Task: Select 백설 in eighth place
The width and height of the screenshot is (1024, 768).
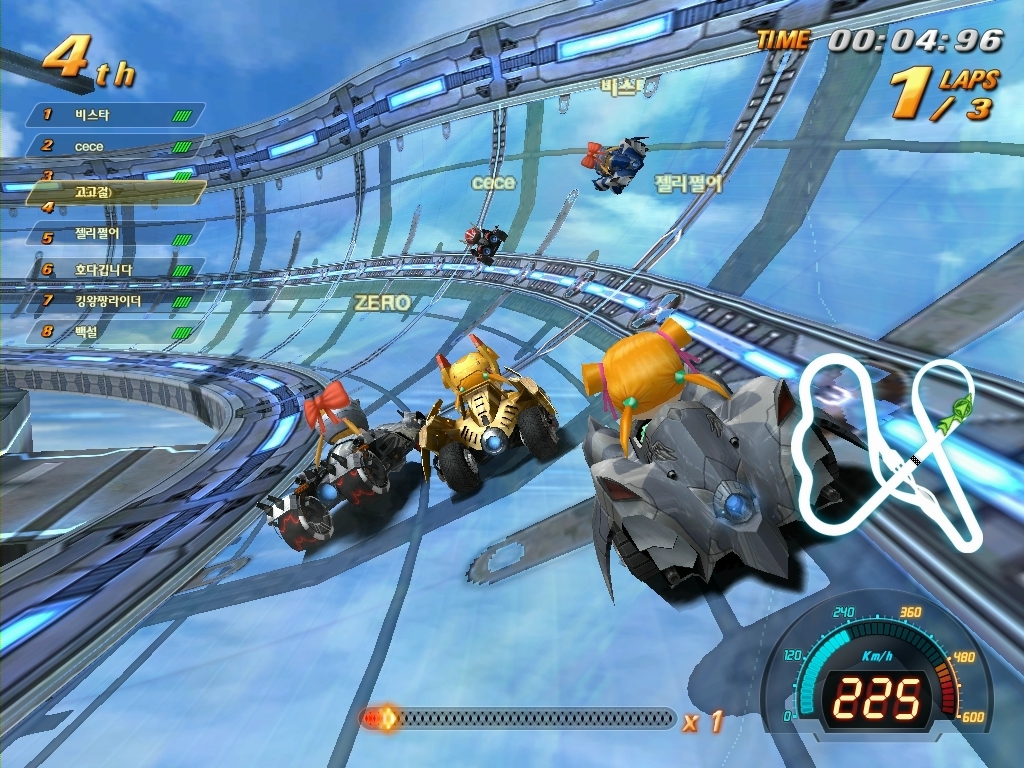Action: coord(115,331)
